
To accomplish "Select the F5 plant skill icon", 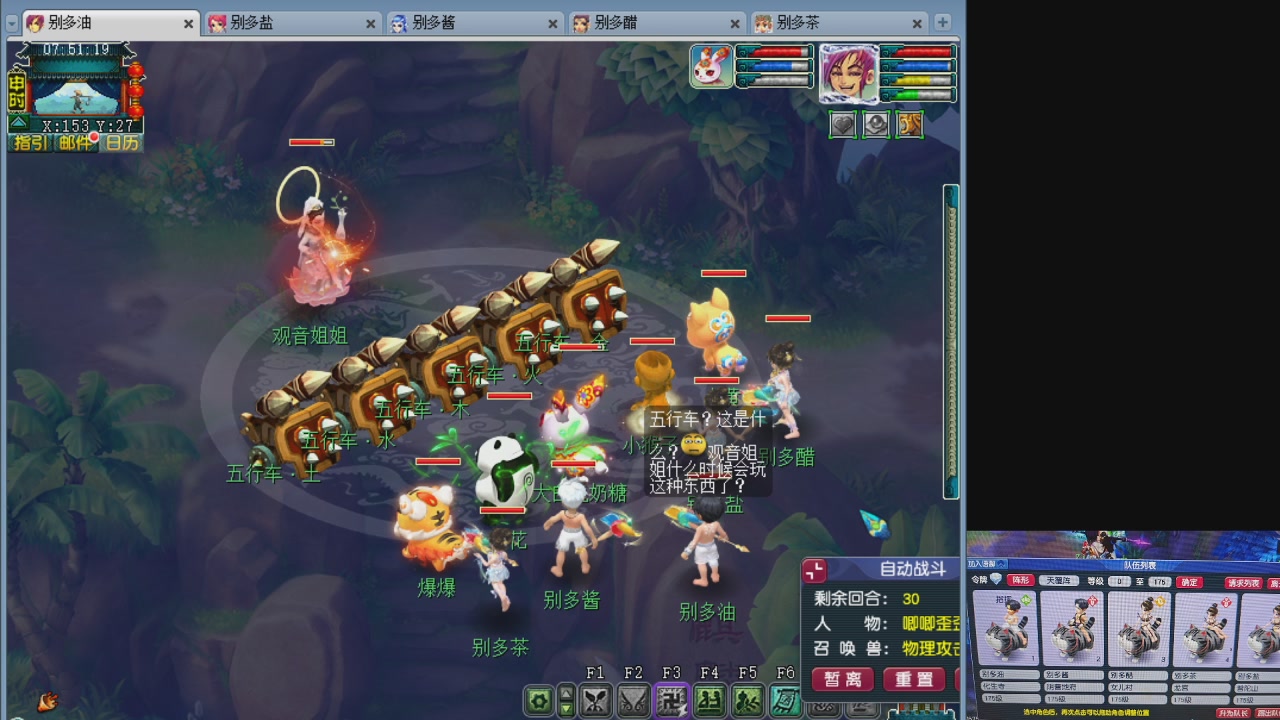I will click(746, 701).
